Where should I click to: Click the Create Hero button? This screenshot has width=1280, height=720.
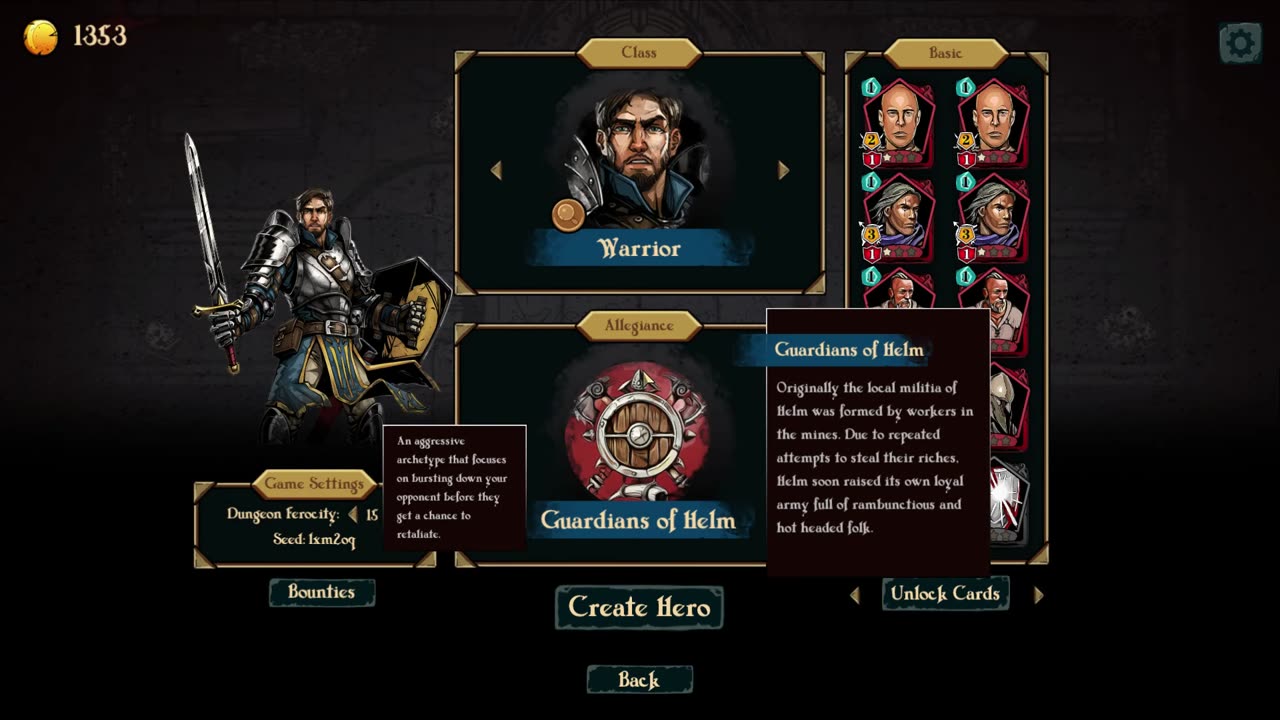coord(639,607)
